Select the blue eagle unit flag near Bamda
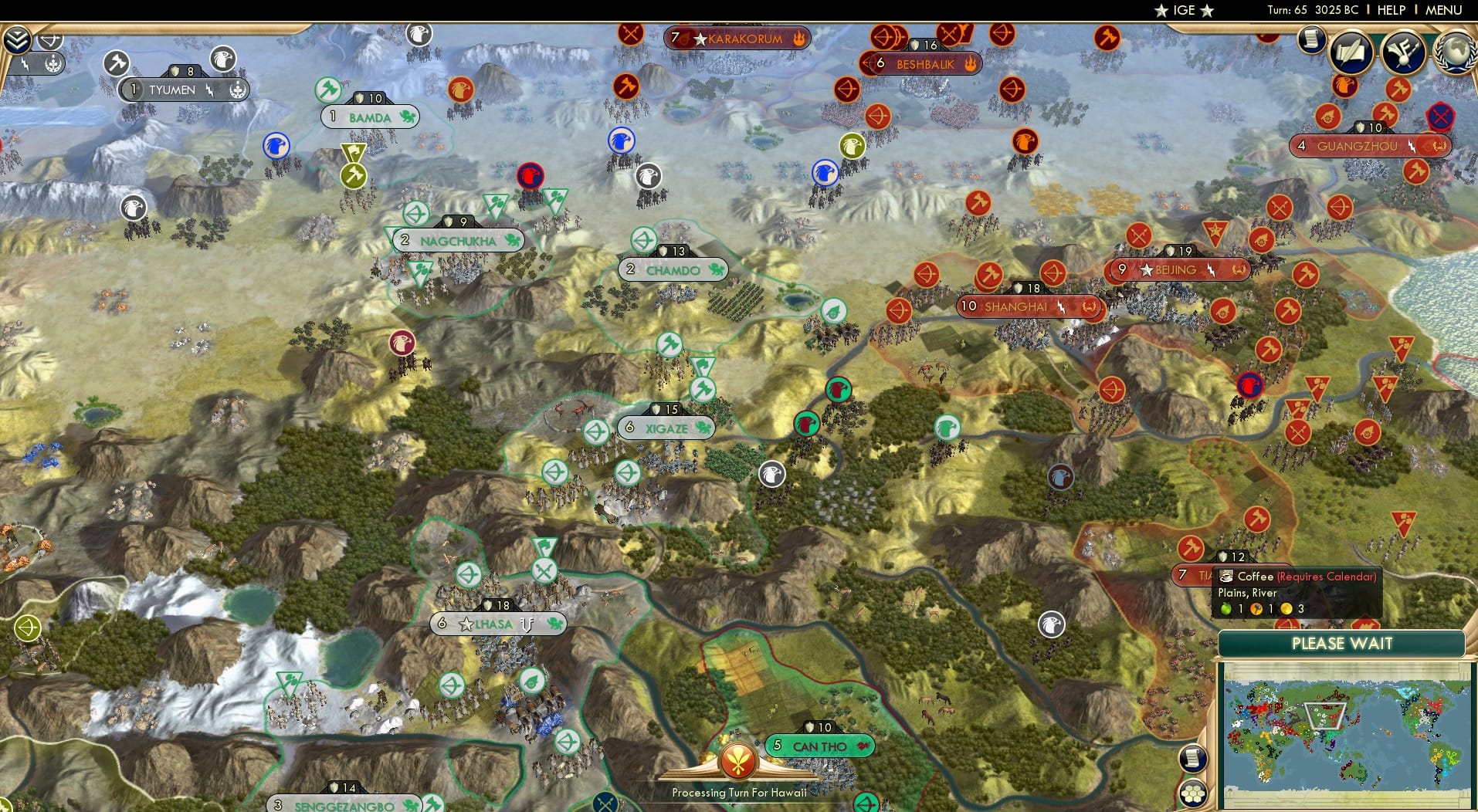 click(x=275, y=147)
